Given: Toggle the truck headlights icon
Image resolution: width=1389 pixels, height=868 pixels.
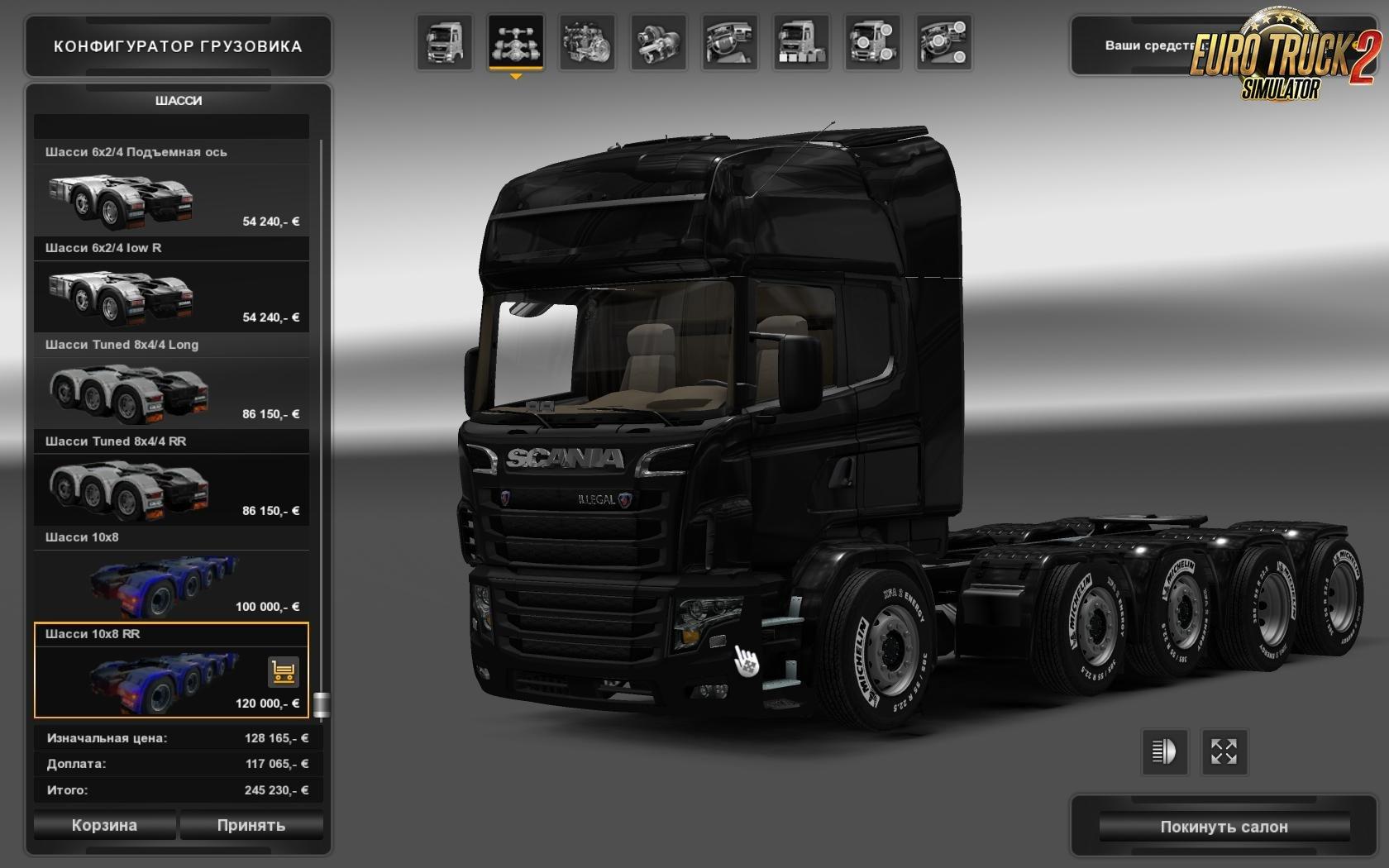Looking at the screenshot, I should pos(1164,751).
